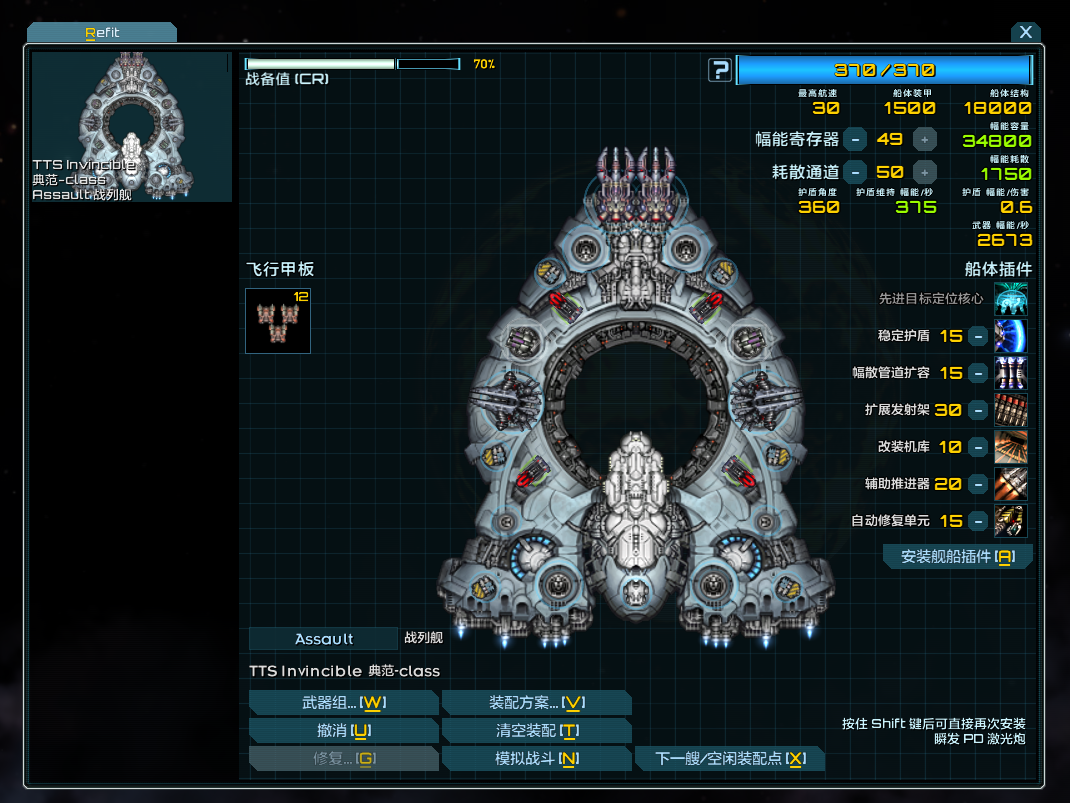The width and height of the screenshot is (1070, 803).
Task: Remove the 改装机库 hullmod
Action: [978, 447]
